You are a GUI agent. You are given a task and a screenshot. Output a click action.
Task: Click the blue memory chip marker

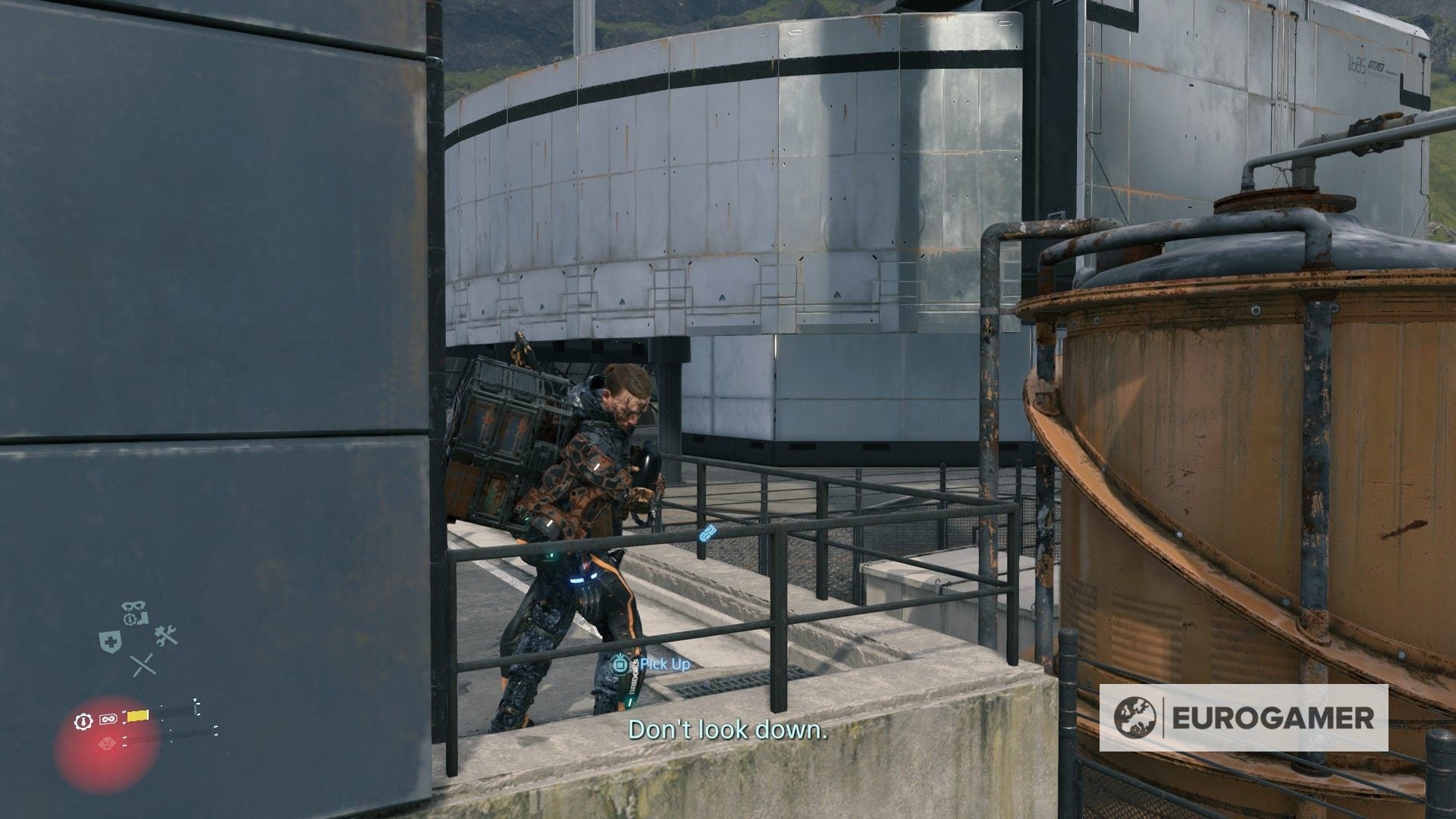coord(708,533)
